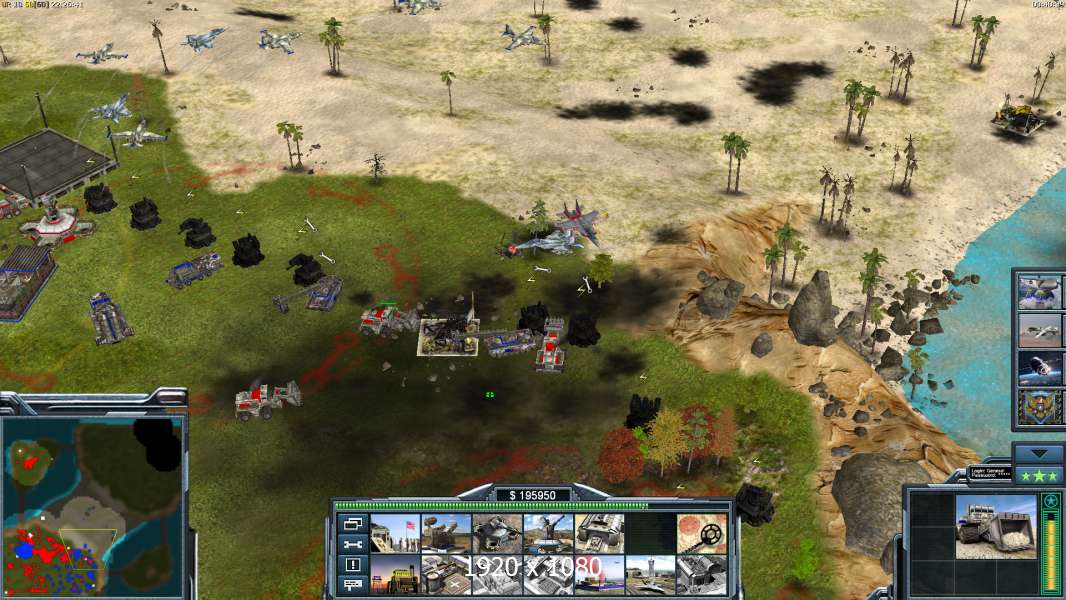Open the general's promotion emblem menu
This screenshot has height=600, width=1066.
[x=1039, y=406]
